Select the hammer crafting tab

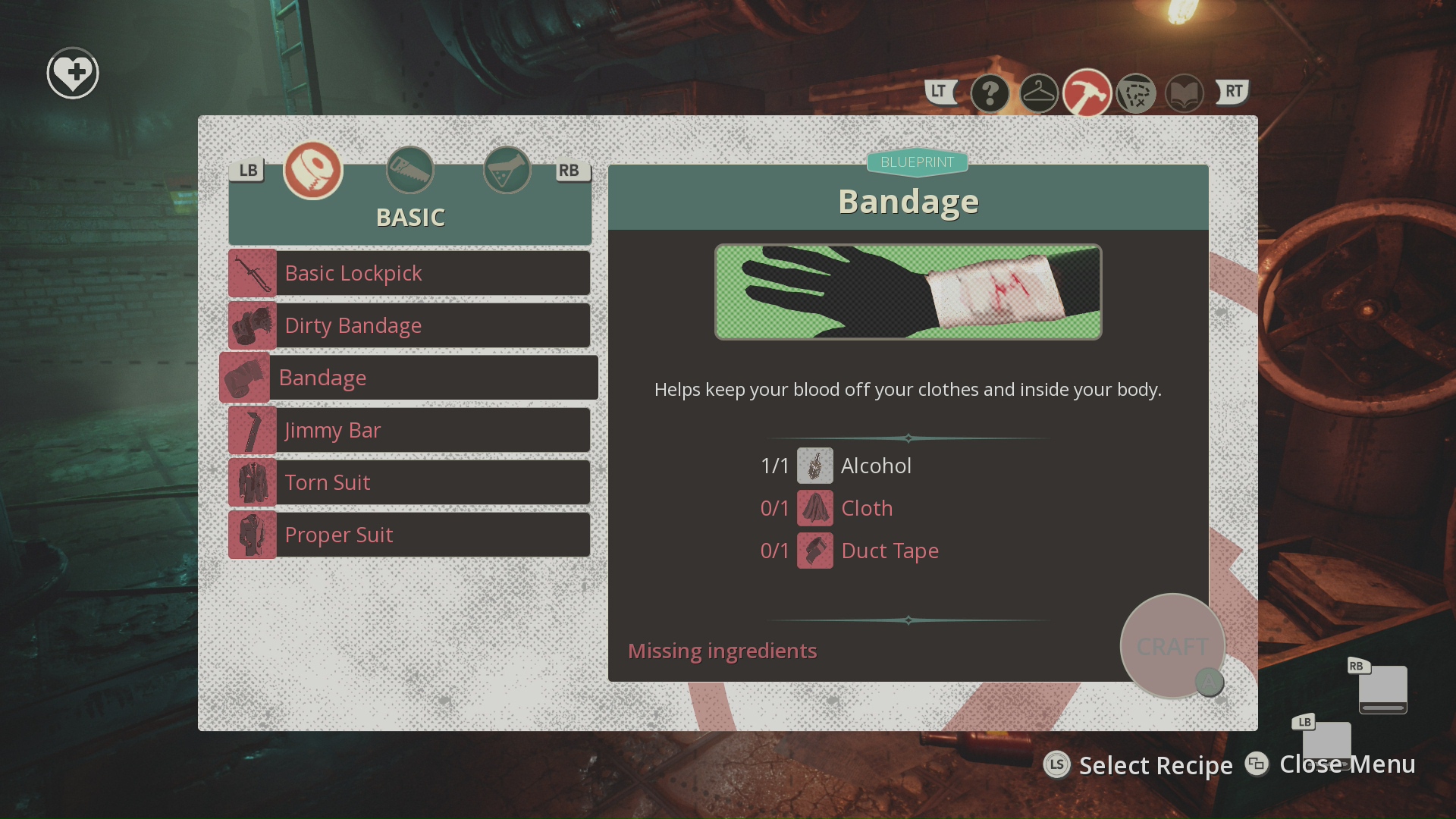tap(1087, 94)
